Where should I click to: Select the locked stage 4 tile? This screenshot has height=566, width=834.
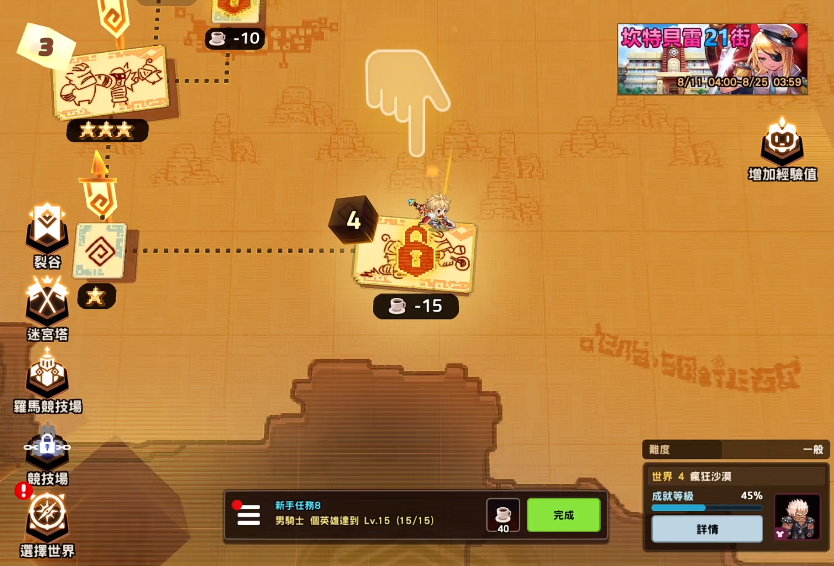414,255
